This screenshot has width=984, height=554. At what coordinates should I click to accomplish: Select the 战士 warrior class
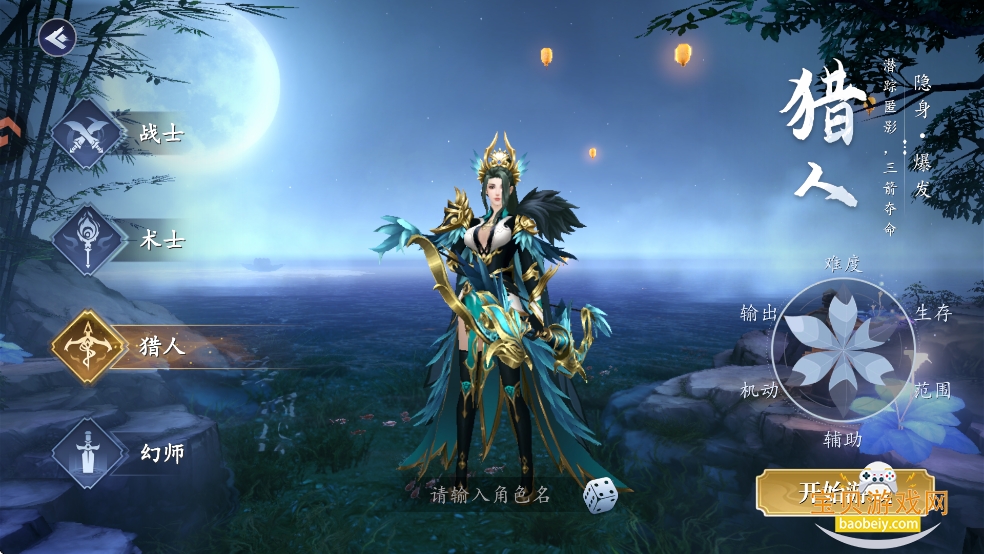click(x=90, y=133)
